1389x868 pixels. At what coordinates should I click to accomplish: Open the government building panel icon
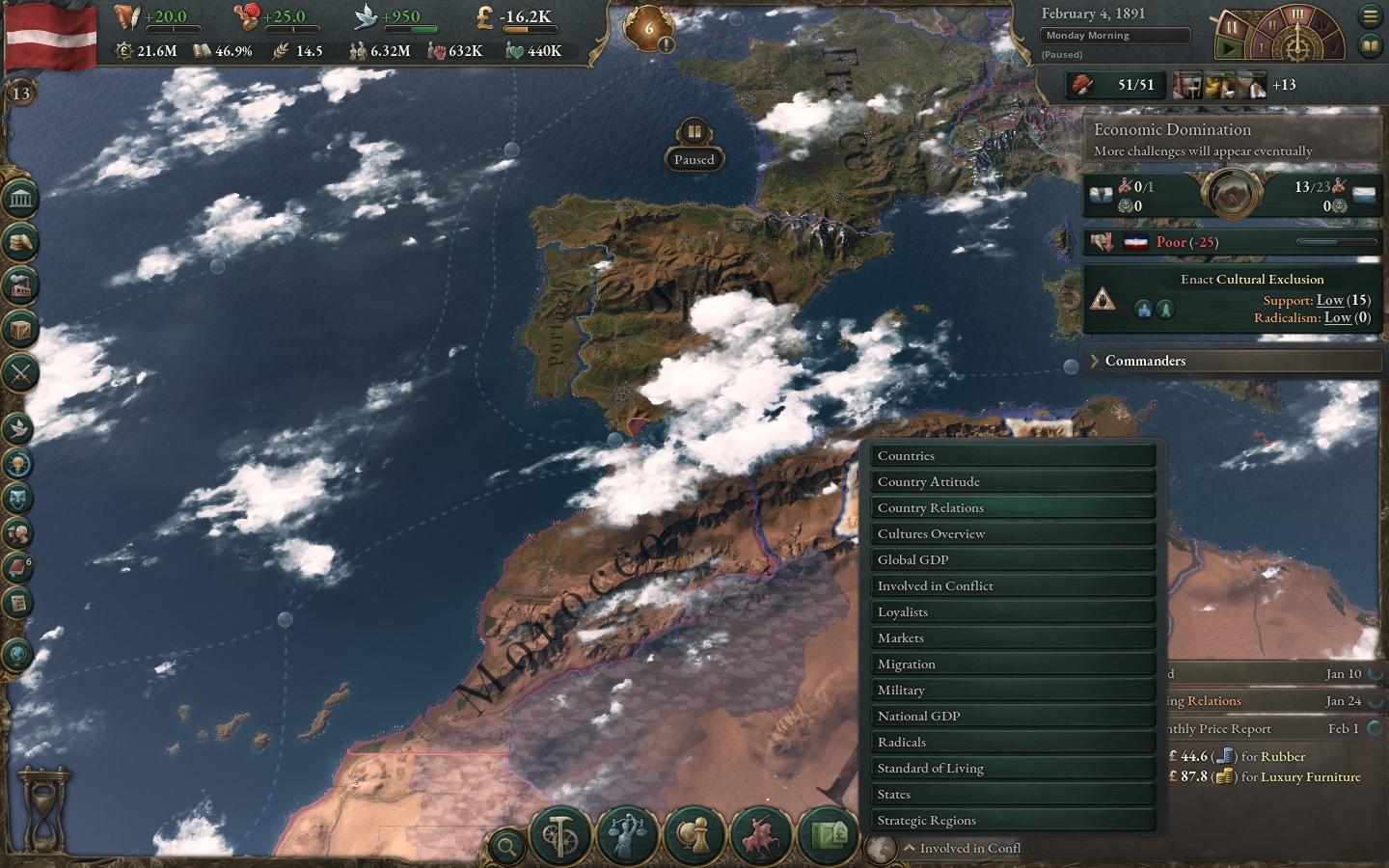[20, 200]
